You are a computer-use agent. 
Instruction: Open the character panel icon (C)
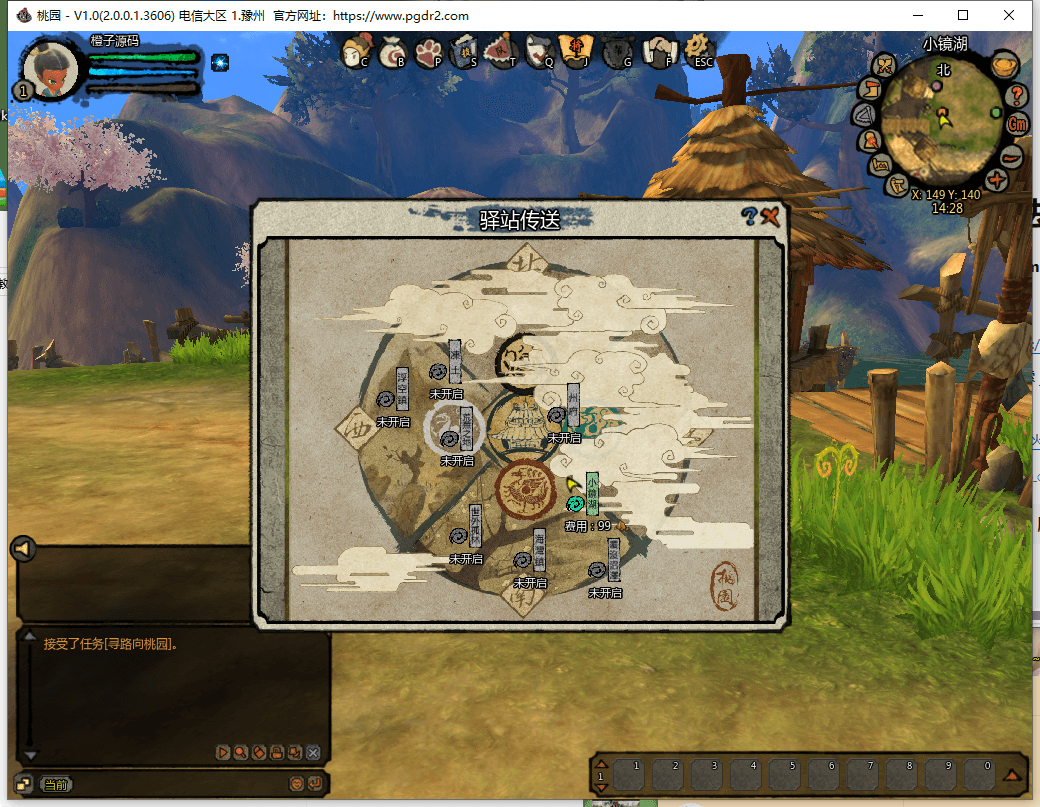[x=356, y=51]
